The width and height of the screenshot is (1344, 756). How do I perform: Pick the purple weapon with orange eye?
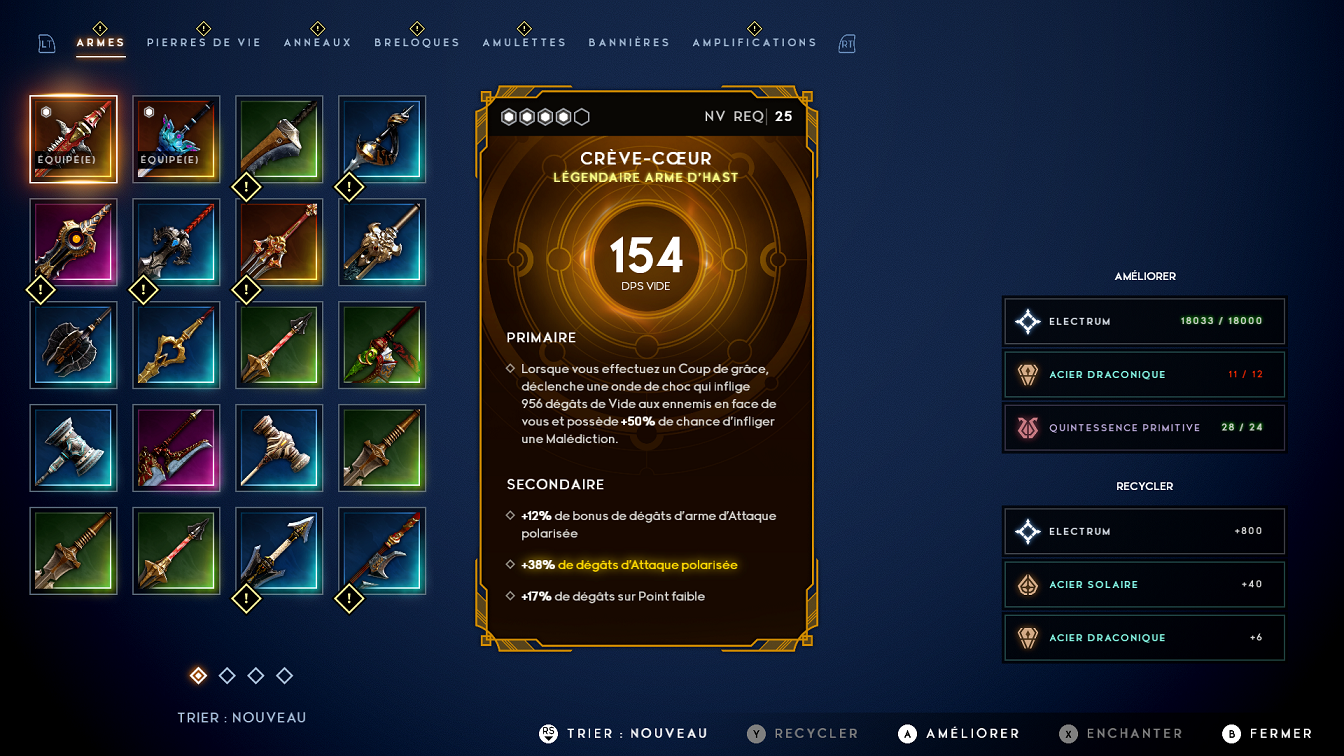click(x=74, y=243)
